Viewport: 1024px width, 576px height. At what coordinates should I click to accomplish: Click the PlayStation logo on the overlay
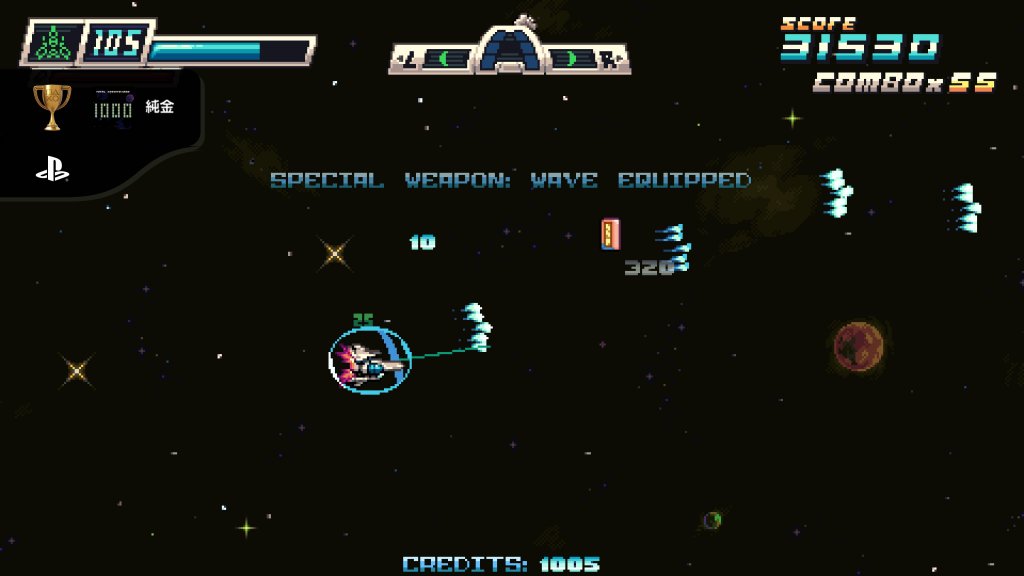52,170
